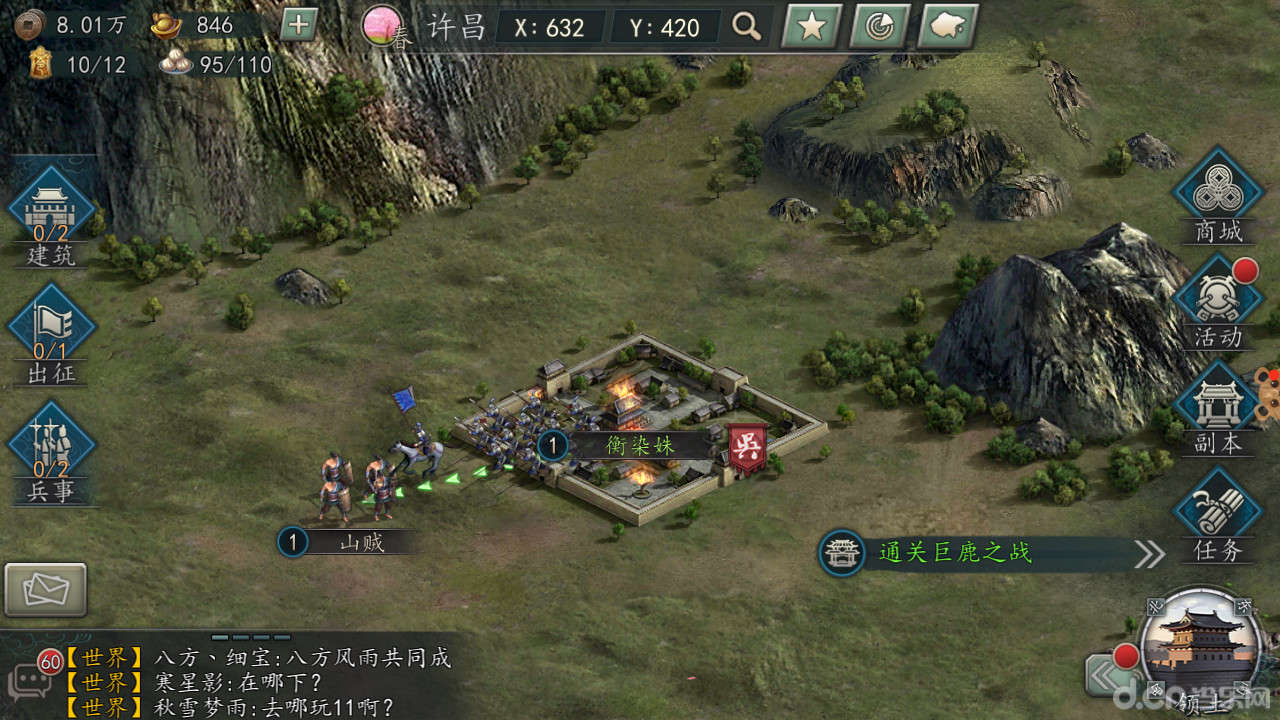This screenshot has height=720, width=1280.
Task: Open the mail envelope button
Action: point(46,590)
